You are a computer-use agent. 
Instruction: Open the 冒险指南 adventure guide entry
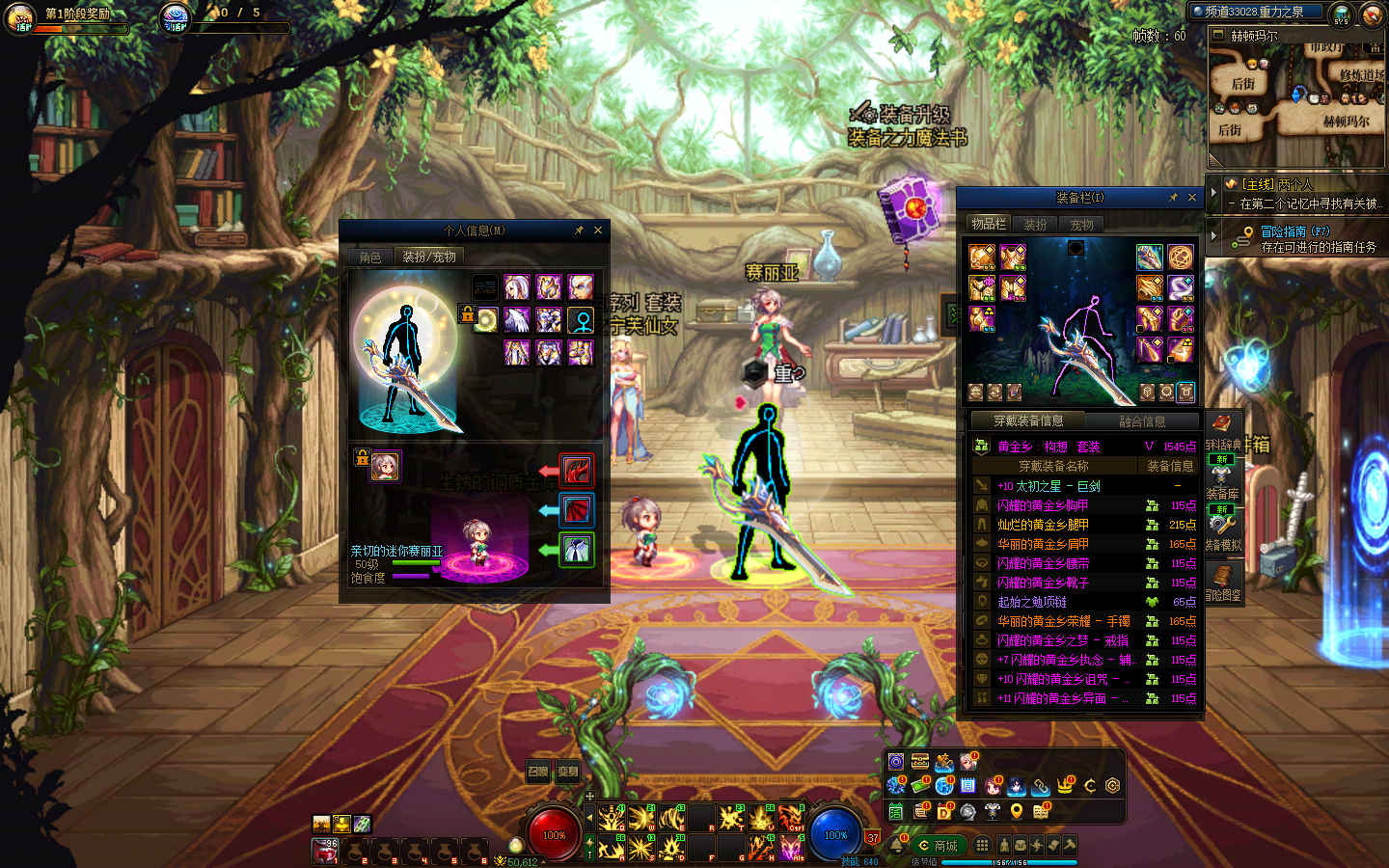(x=1294, y=231)
